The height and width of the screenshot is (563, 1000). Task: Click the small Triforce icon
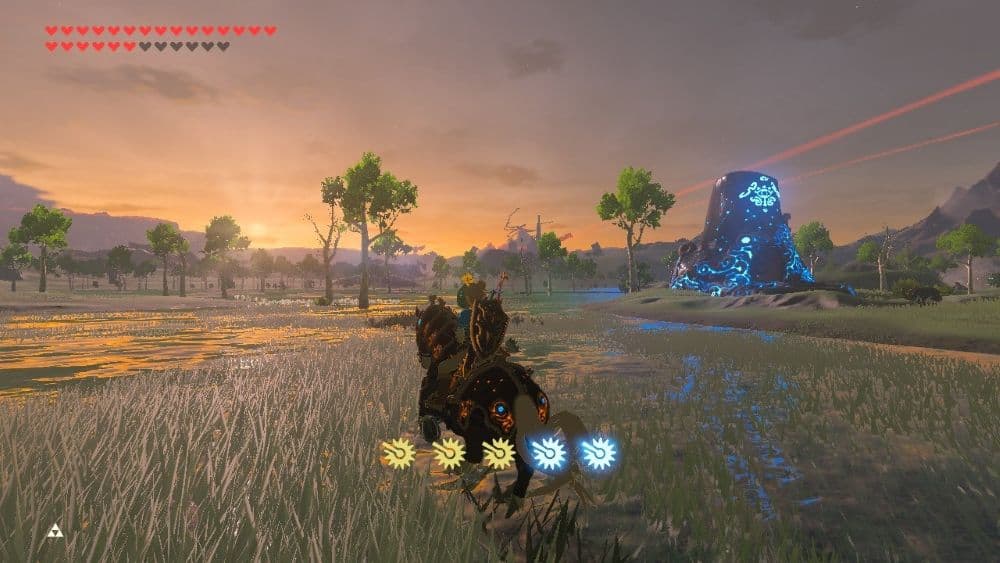coord(55,531)
